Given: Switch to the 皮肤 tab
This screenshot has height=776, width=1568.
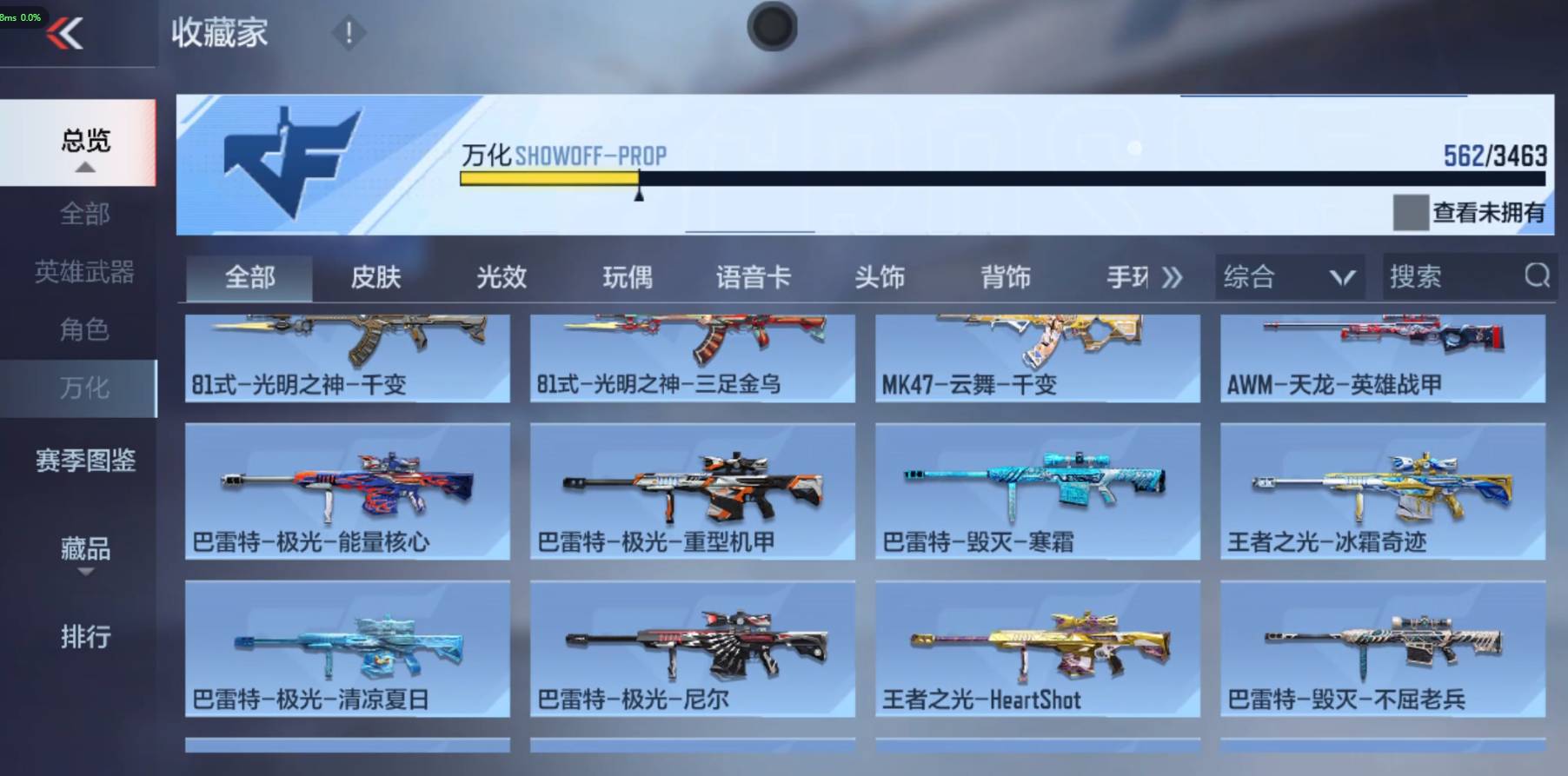Looking at the screenshot, I should [376, 277].
